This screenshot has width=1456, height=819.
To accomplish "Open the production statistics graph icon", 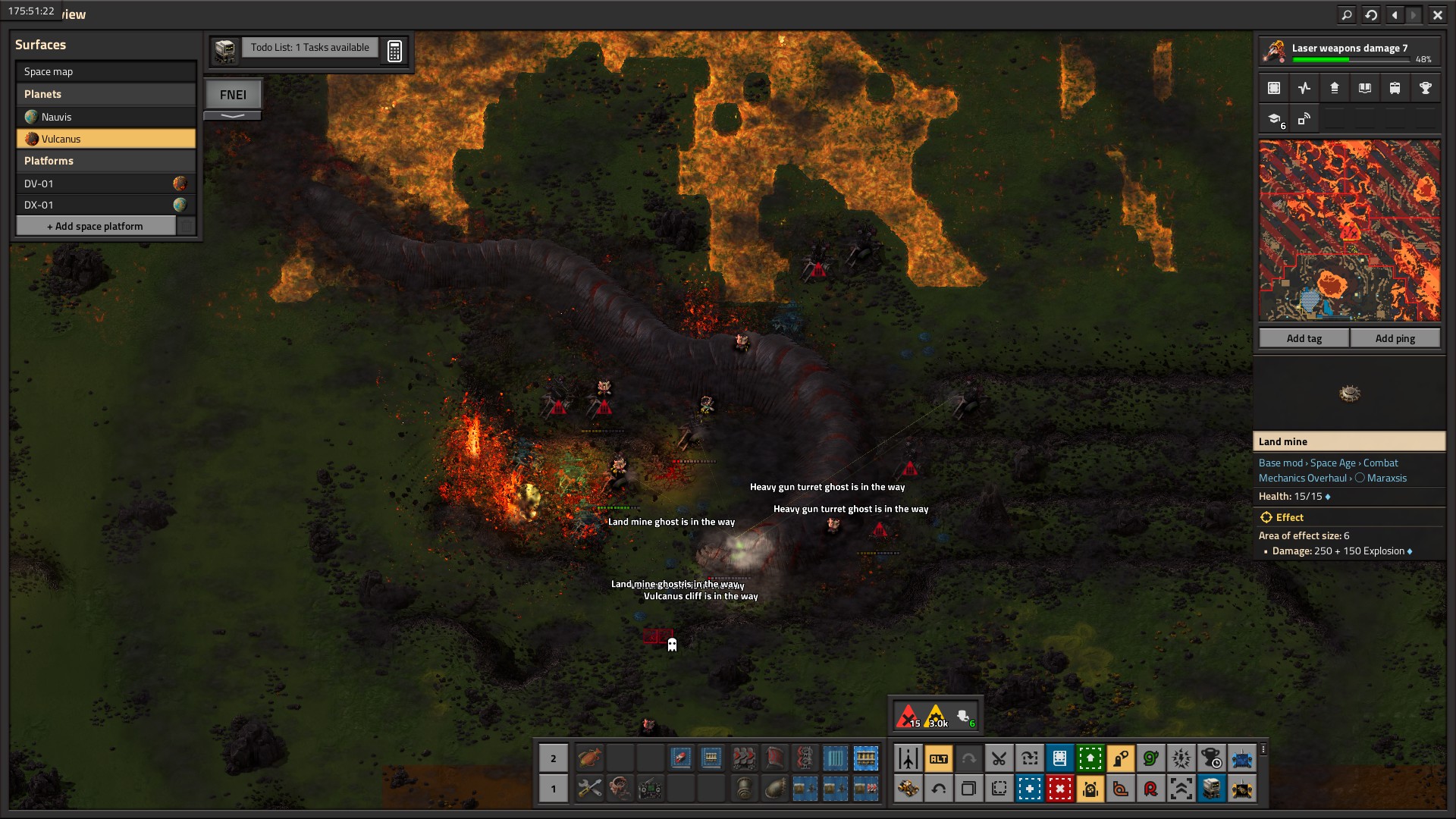I will (1304, 88).
